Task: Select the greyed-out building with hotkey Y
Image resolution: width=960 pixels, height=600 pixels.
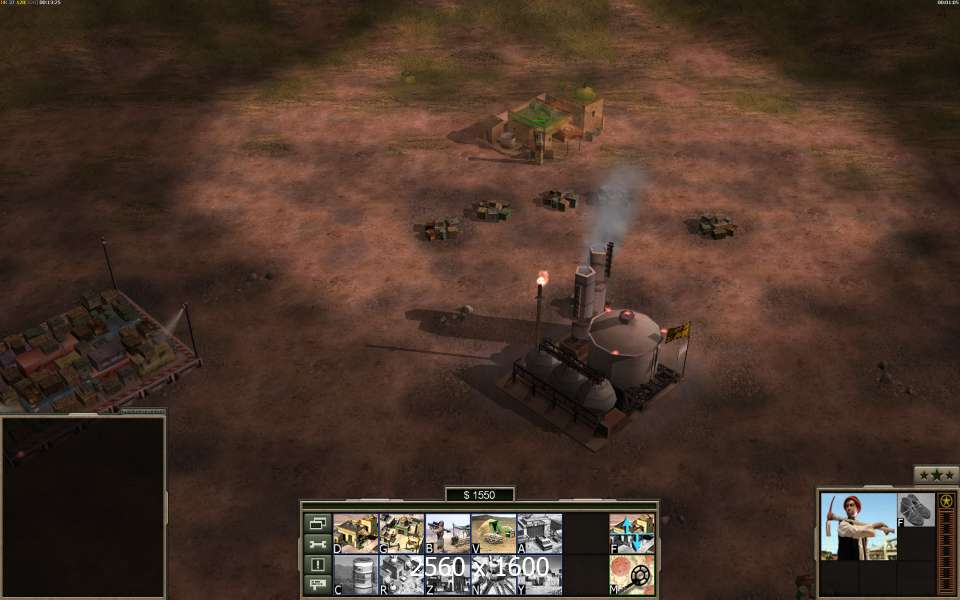Action: [x=539, y=575]
